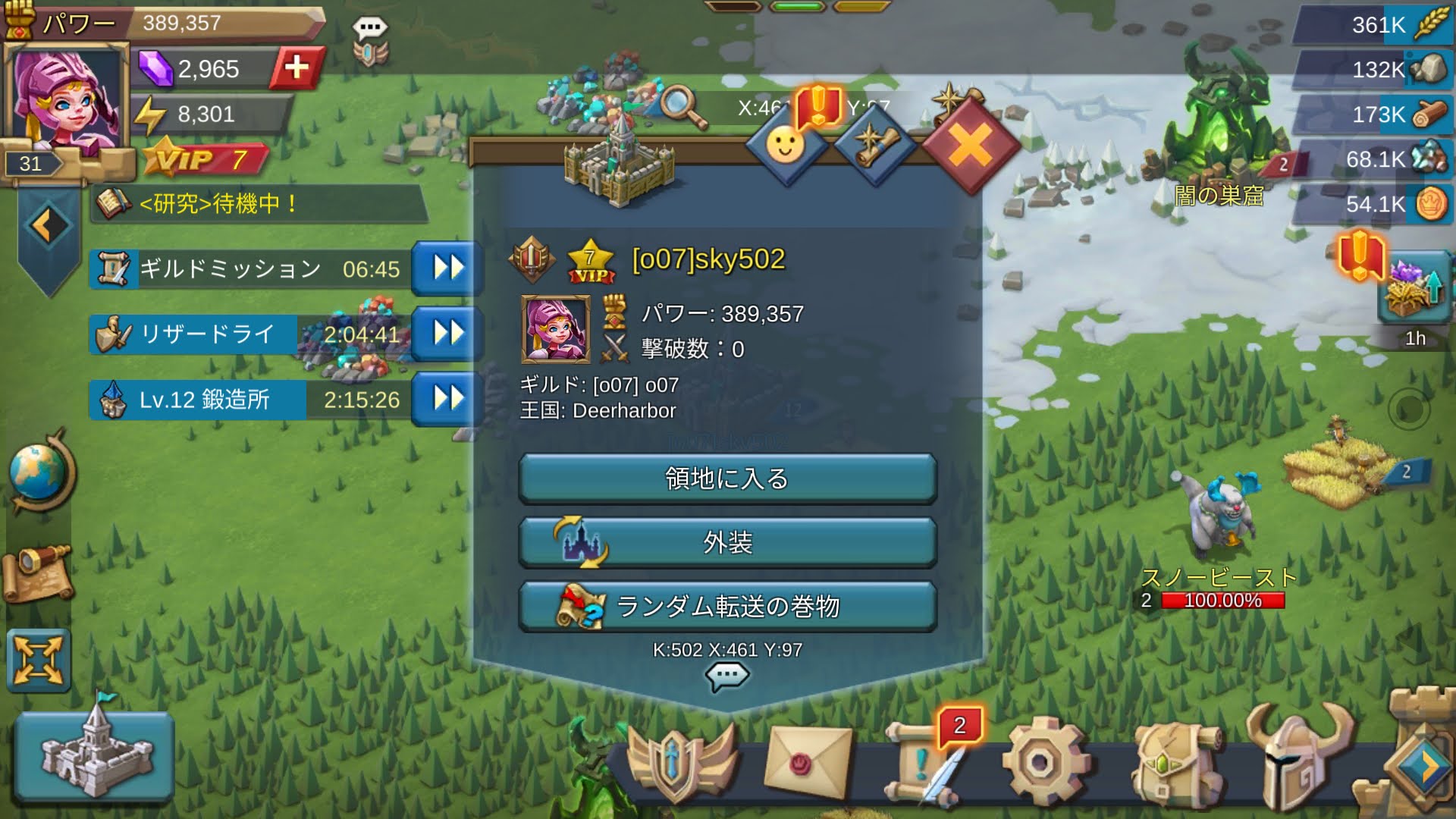Speed up the ギルドミッション timer
The height and width of the screenshot is (819, 1456).
click(x=447, y=268)
